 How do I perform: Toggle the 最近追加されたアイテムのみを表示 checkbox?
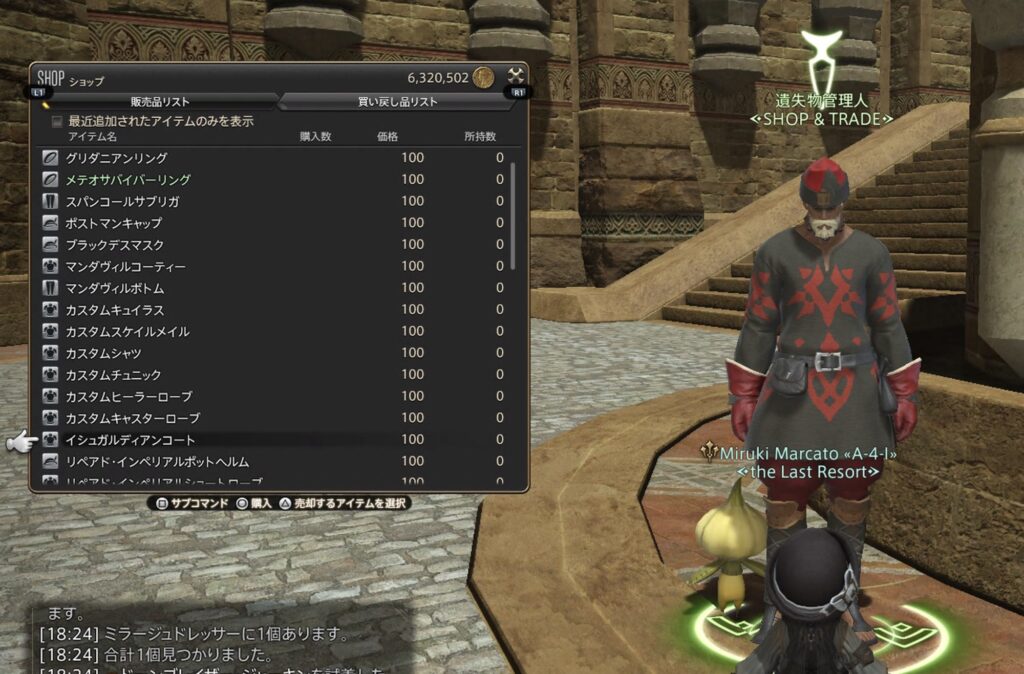(57, 121)
